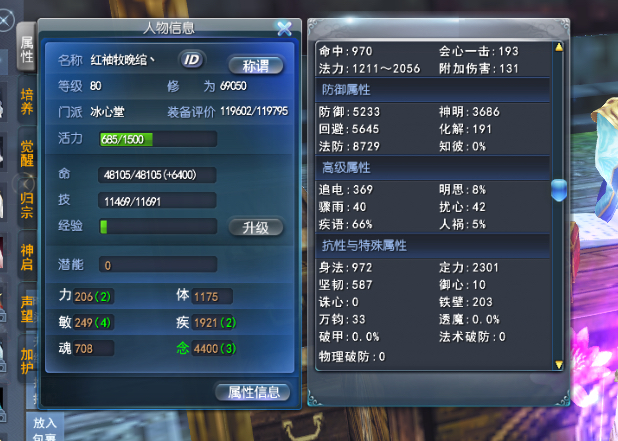Click the attribute panel's blue scrollbar handle
The width and height of the screenshot is (618, 441).
(x=560, y=188)
